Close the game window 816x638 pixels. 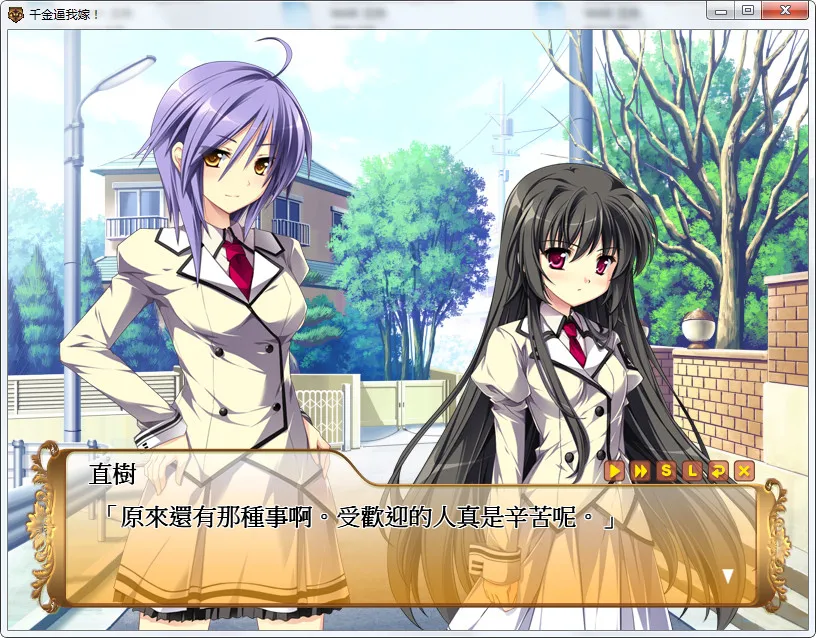(x=784, y=10)
